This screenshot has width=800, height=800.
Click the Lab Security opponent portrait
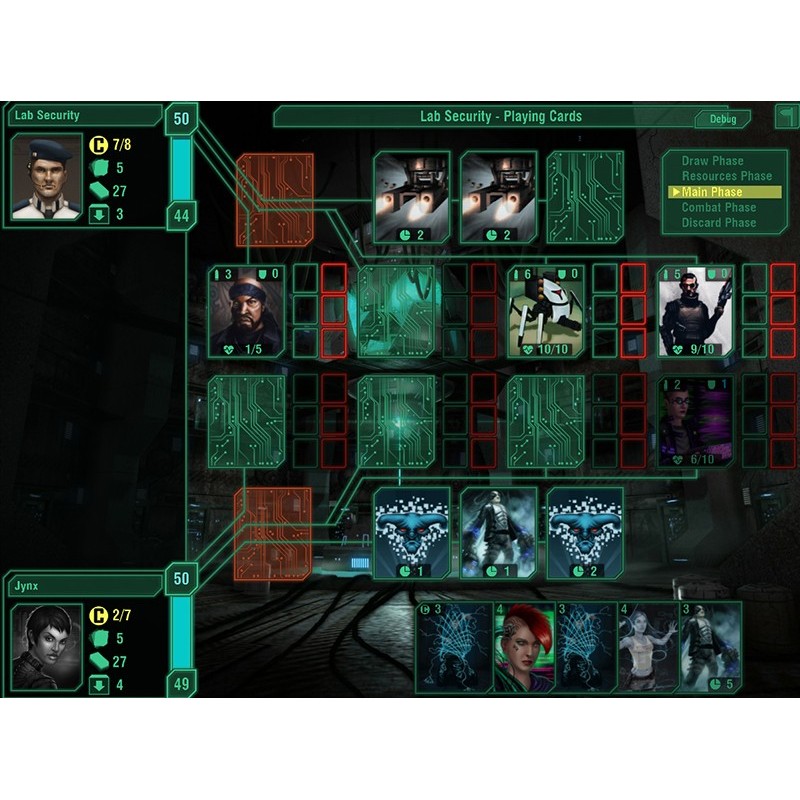click(x=46, y=176)
